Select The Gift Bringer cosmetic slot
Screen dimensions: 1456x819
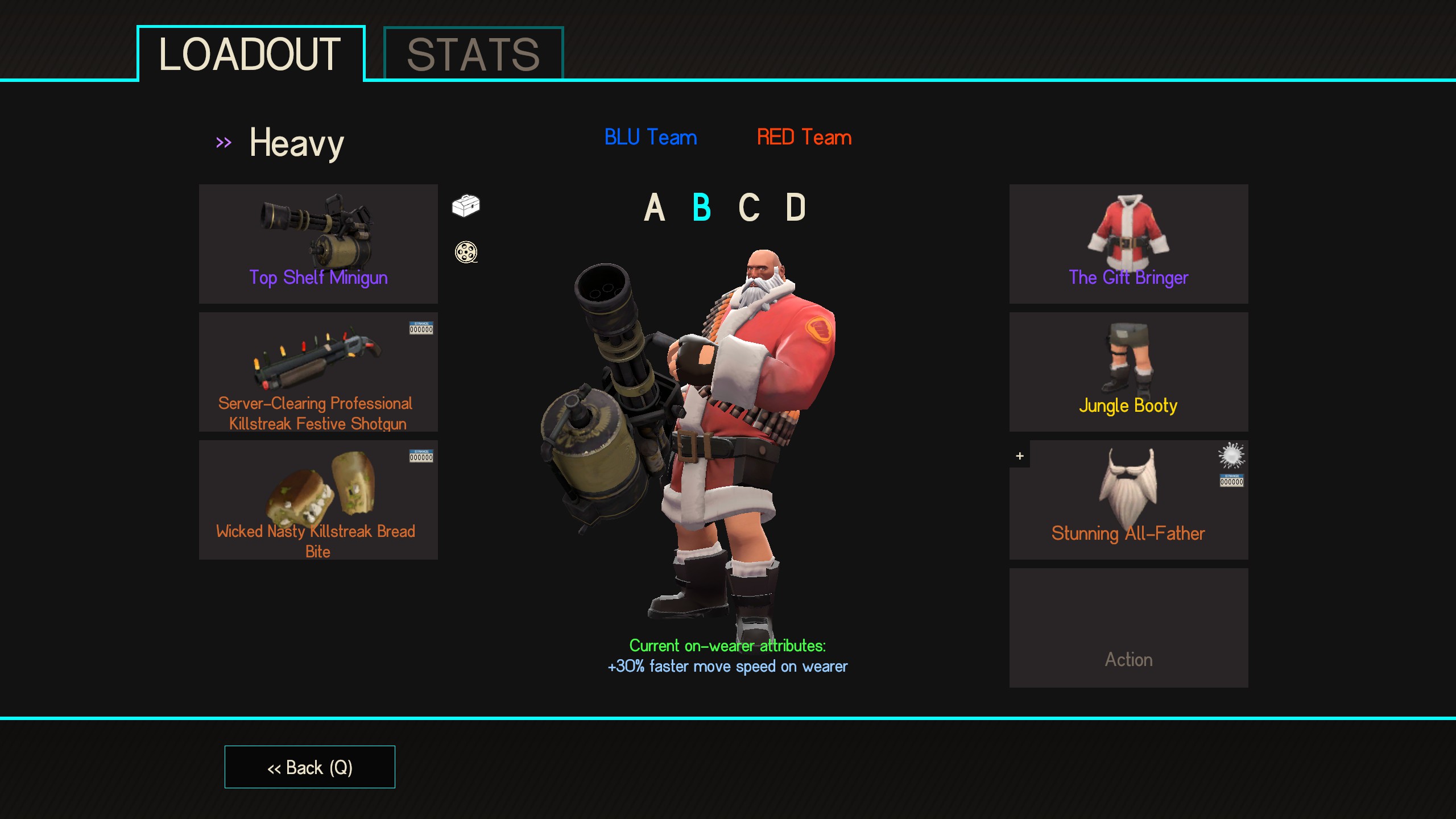pyautogui.click(x=1128, y=243)
